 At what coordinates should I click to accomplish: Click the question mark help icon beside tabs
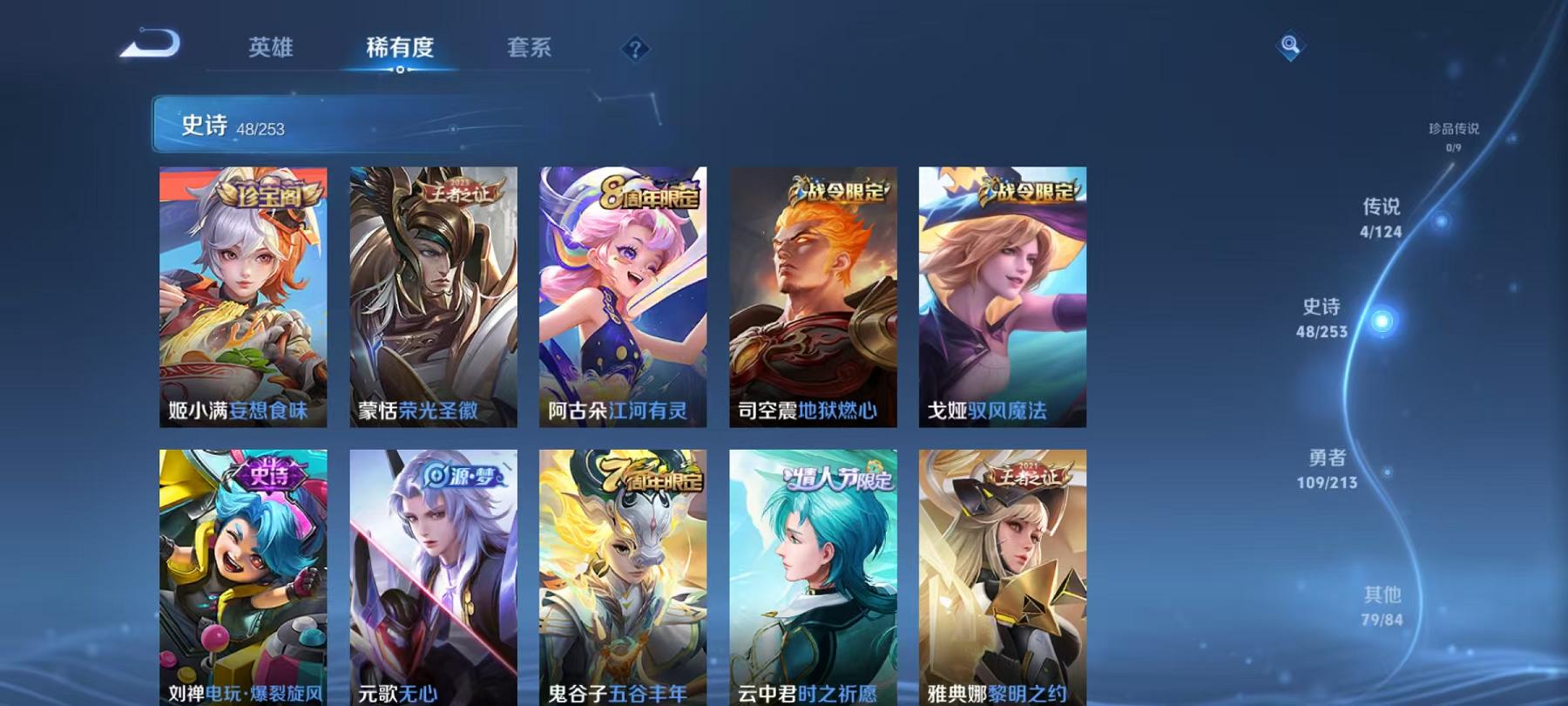pos(635,48)
